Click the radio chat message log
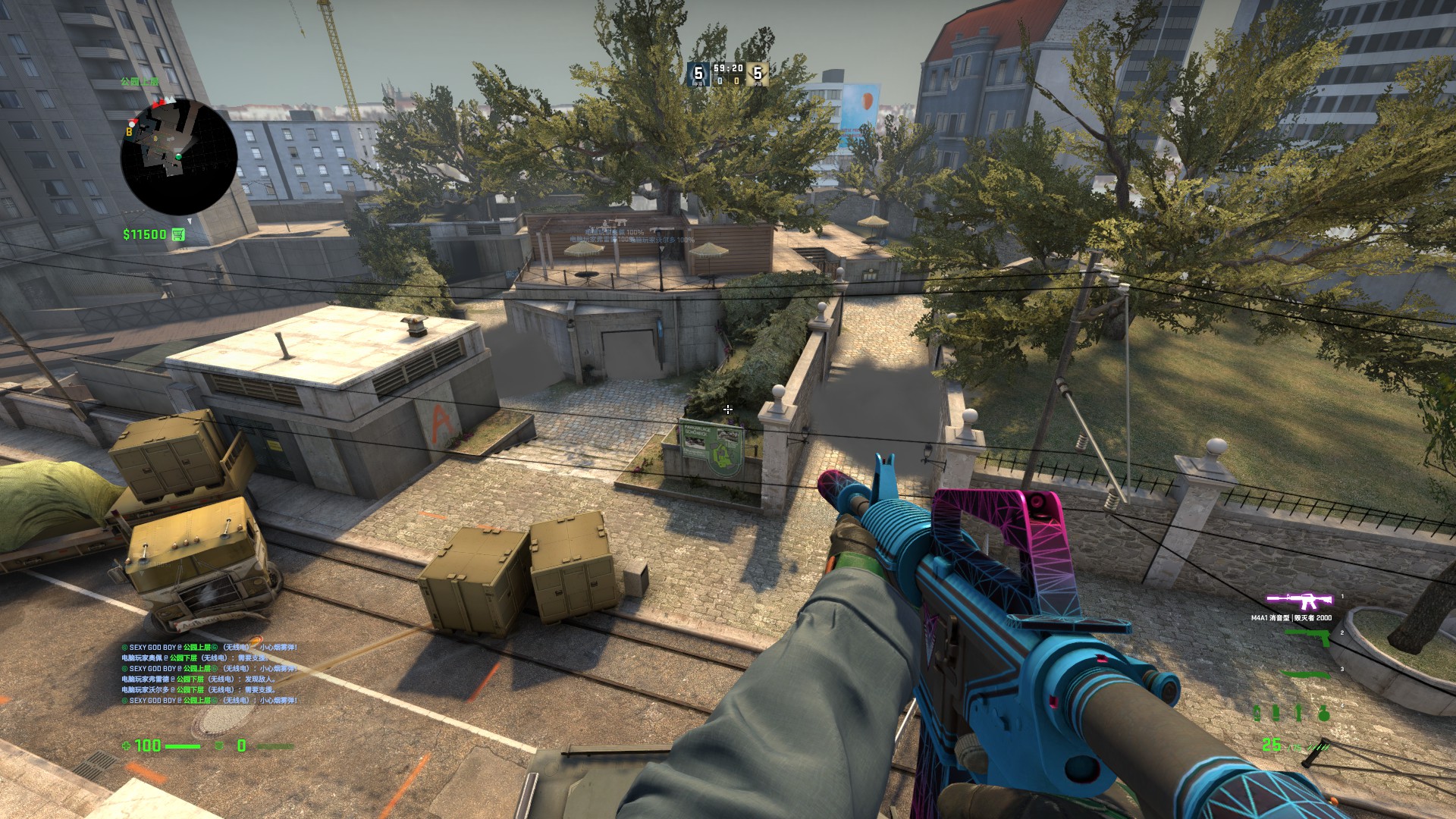Image resolution: width=1456 pixels, height=819 pixels. click(209, 674)
